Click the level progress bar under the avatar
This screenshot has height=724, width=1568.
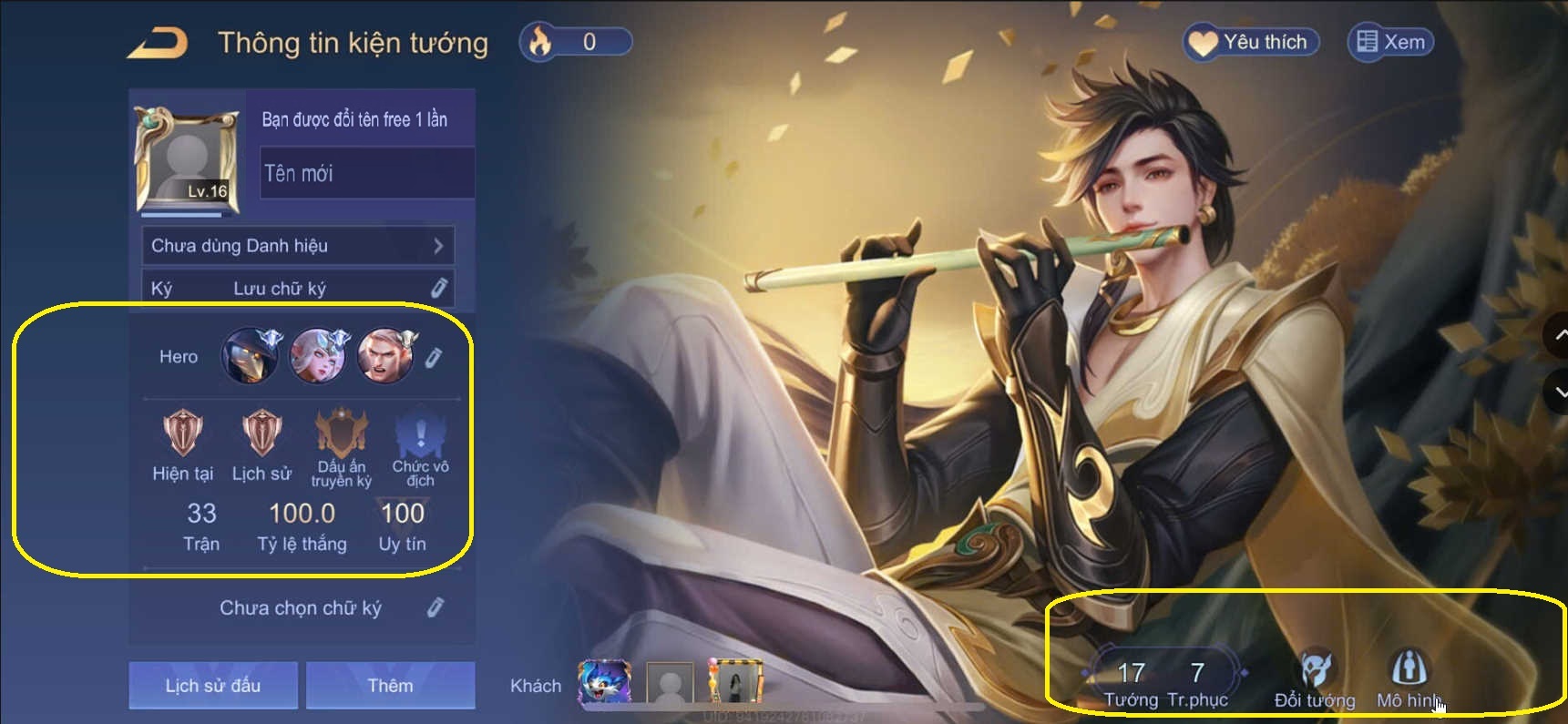pyautogui.click(x=182, y=214)
